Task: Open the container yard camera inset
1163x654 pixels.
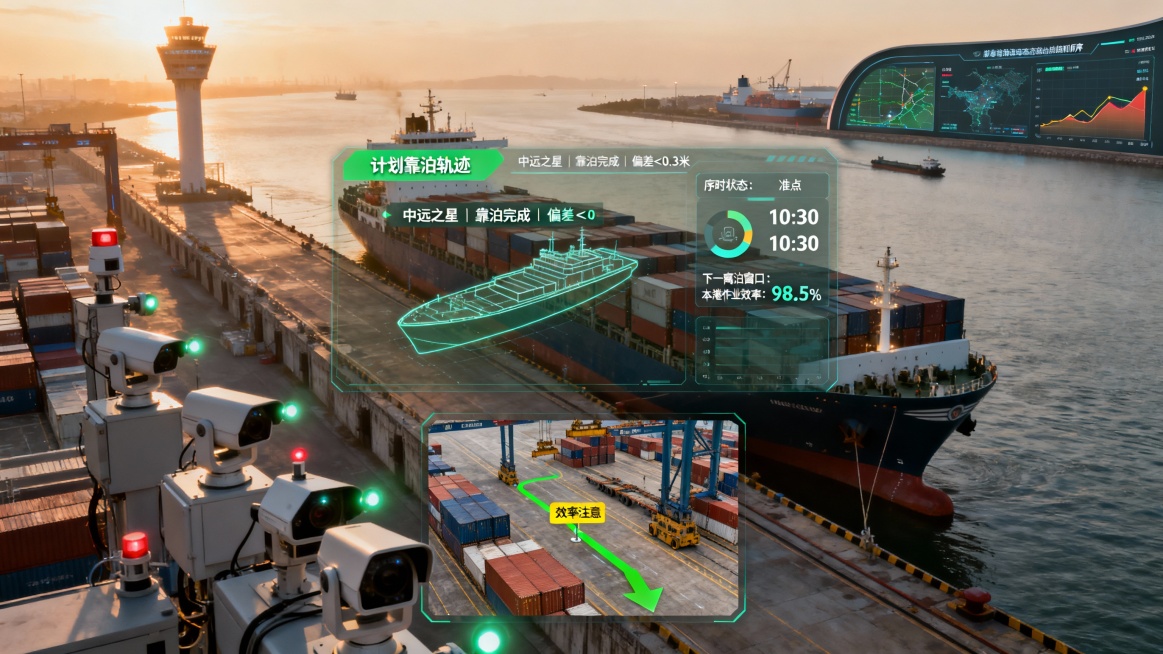Action: tap(584, 515)
